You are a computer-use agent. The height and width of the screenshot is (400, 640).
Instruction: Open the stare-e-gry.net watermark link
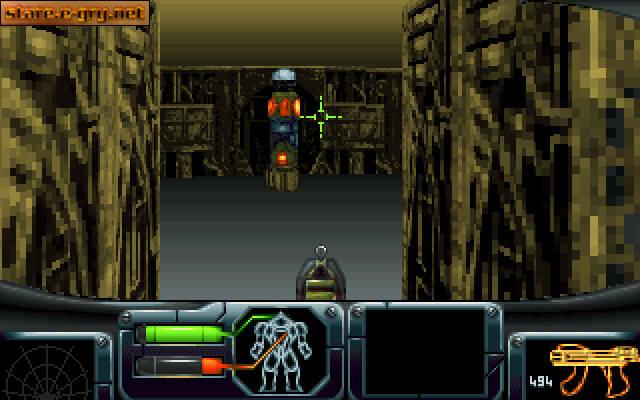pos(76,13)
